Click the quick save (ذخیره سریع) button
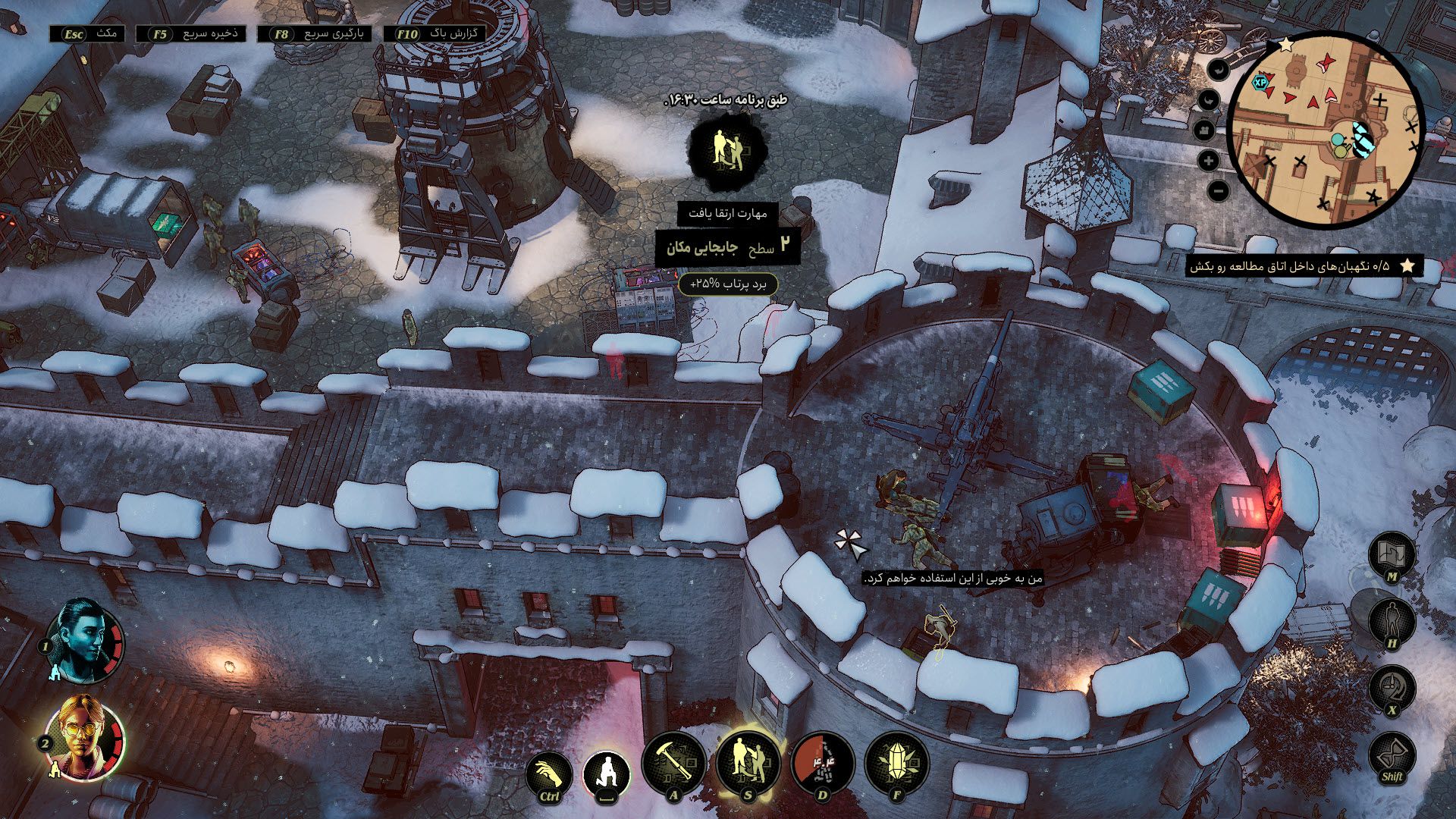 (193, 34)
